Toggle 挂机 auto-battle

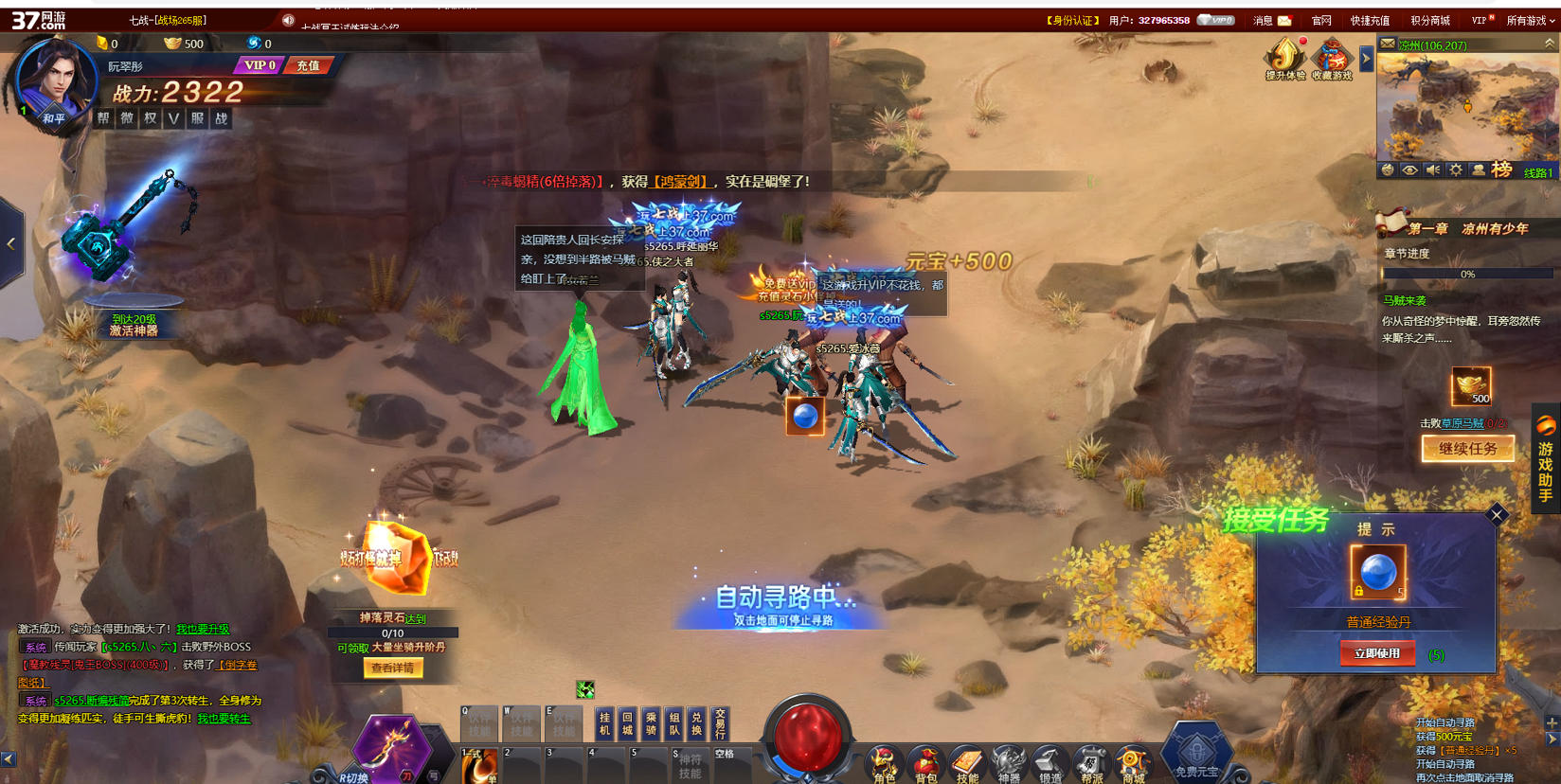tap(604, 724)
